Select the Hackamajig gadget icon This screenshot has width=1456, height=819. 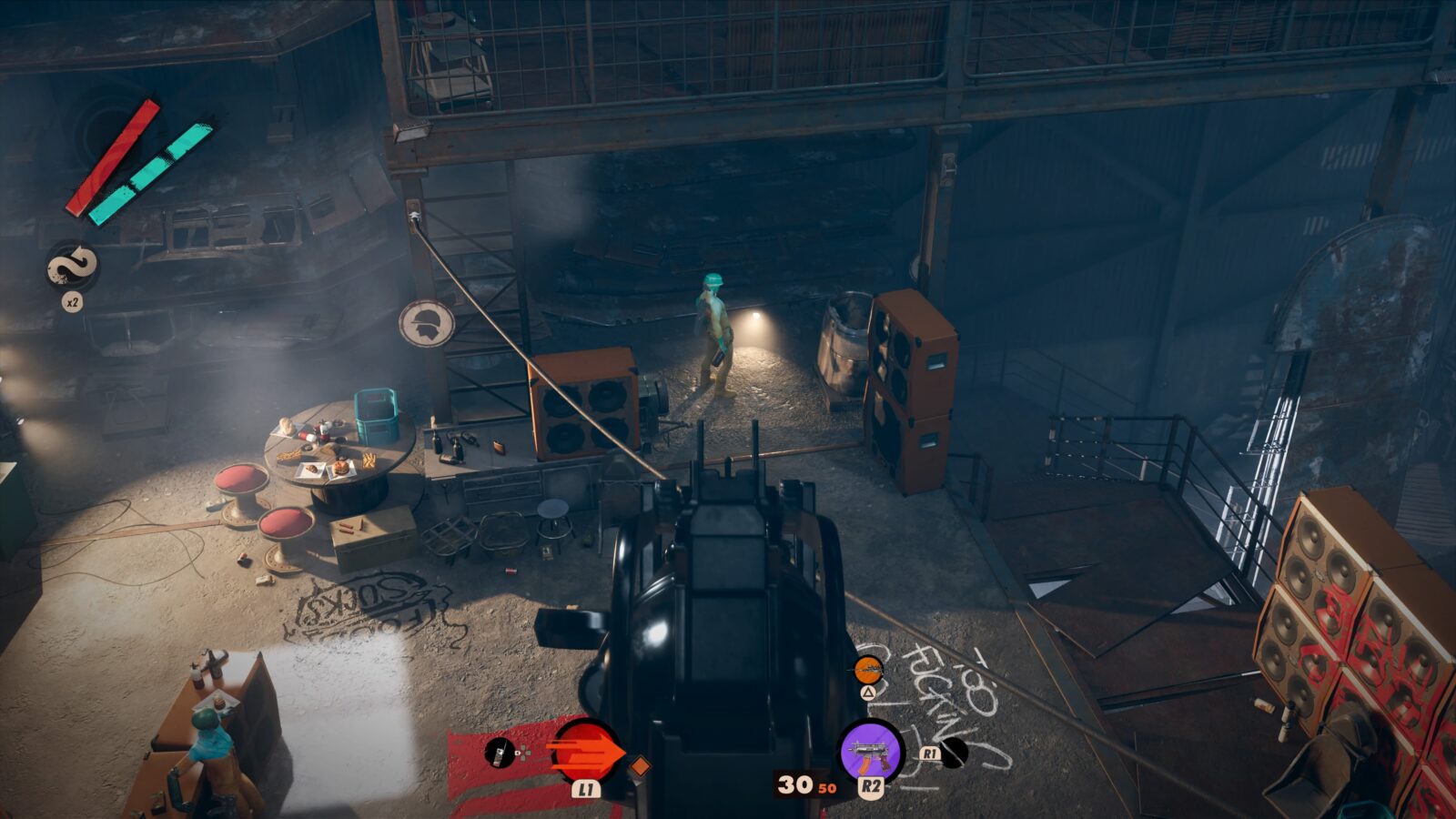pyautogui.click(x=500, y=752)
